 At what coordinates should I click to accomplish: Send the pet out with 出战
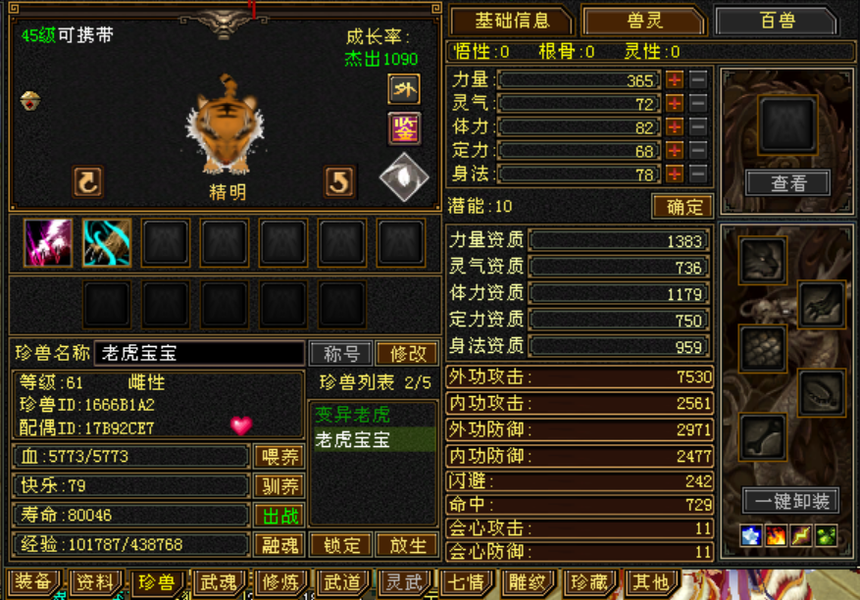pos(280,516)
